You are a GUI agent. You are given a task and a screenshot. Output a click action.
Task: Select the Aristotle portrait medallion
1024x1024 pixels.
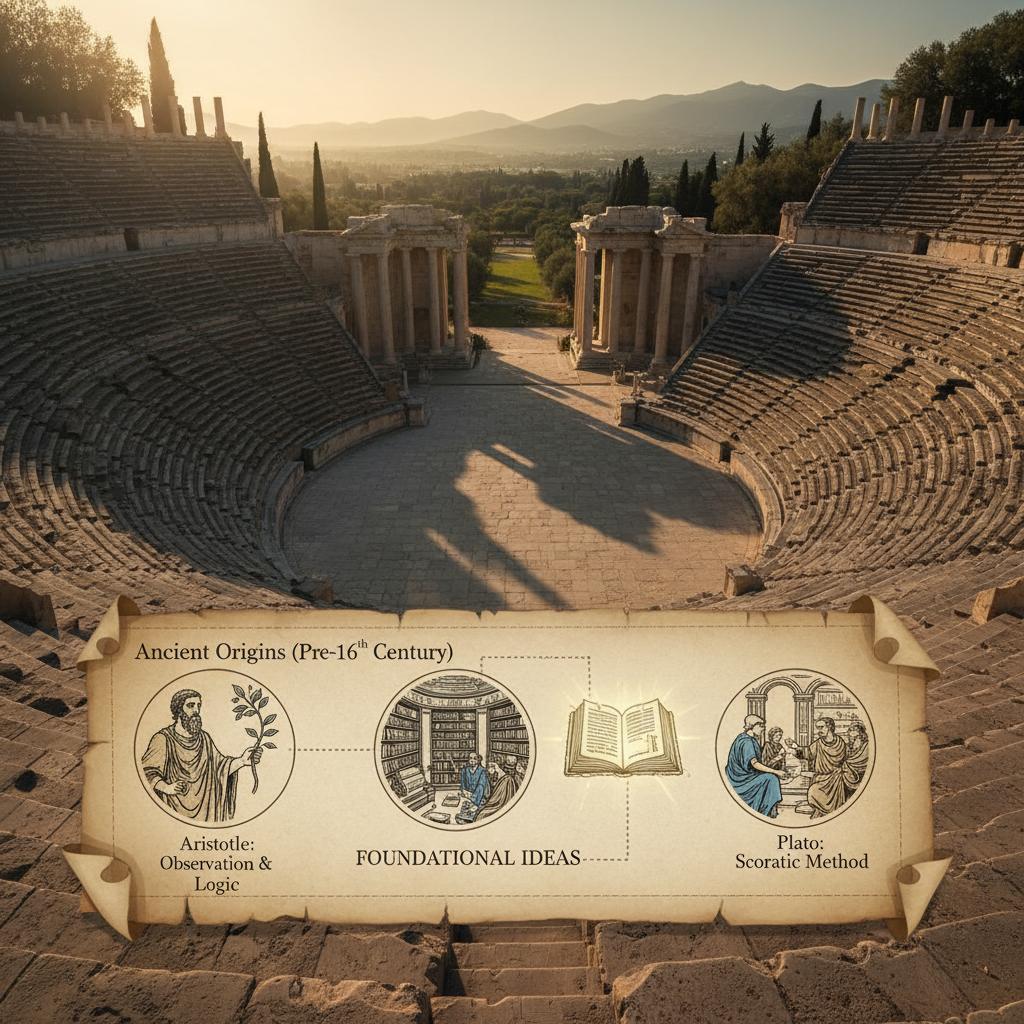pyautogui.click(x=214, y=749)
